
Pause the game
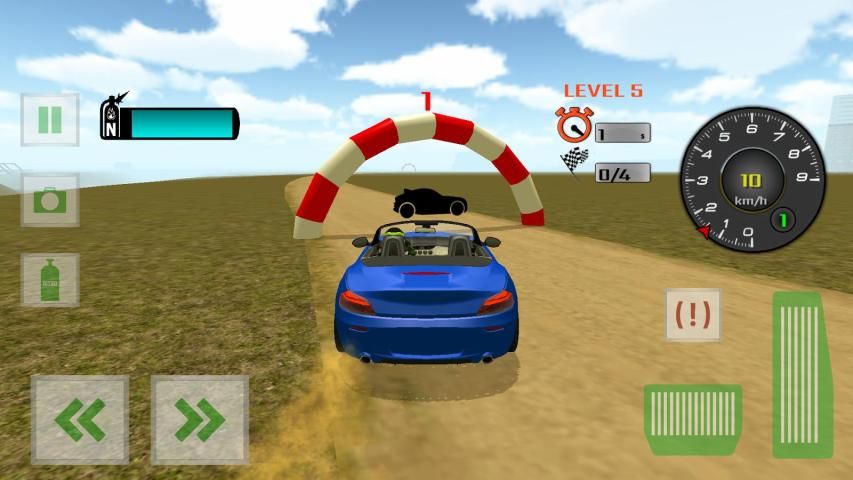49,119
